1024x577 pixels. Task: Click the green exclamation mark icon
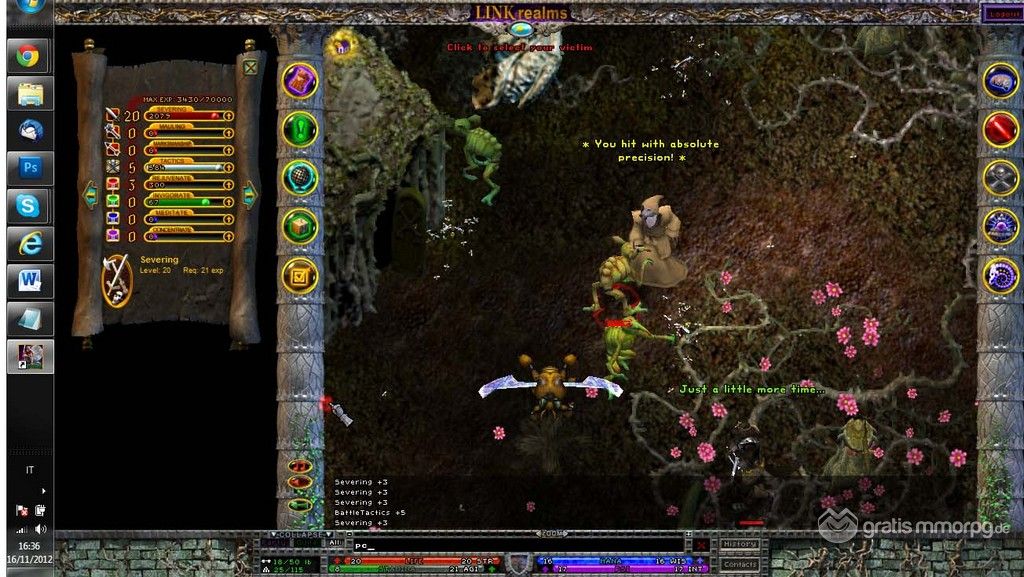[300, 129]
